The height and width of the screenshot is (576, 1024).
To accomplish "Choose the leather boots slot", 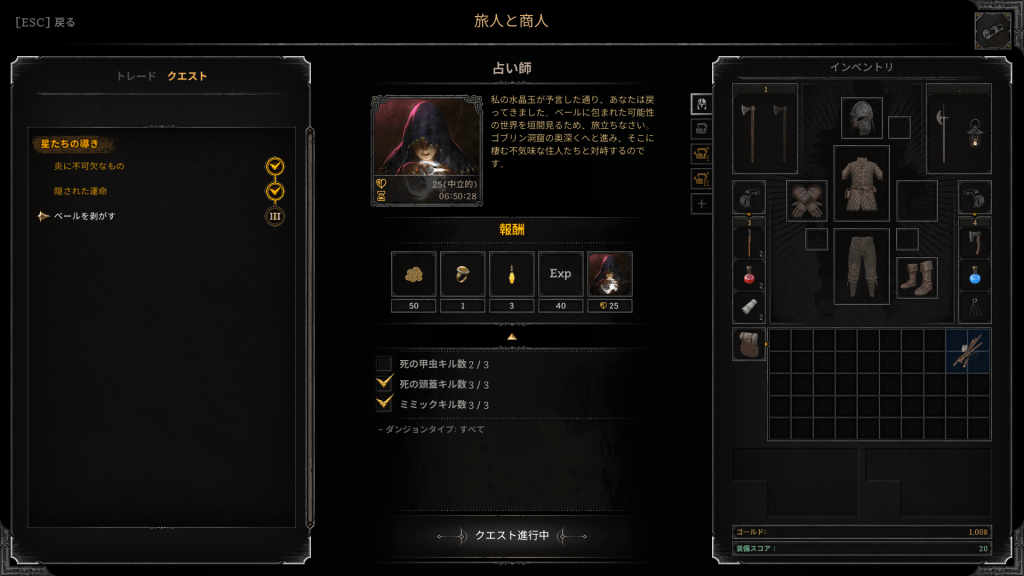I will point(916,277).
